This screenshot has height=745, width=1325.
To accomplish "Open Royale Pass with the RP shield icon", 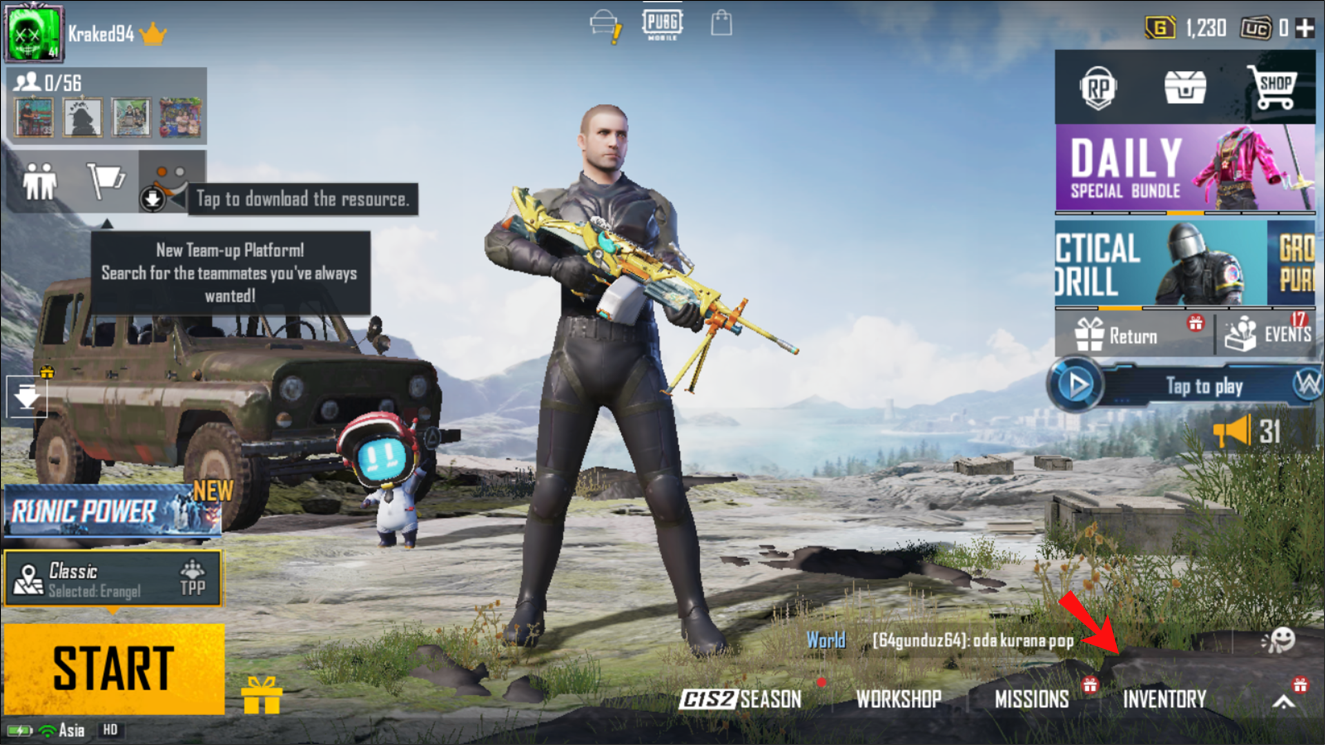I will click(x=1098, y=88).
